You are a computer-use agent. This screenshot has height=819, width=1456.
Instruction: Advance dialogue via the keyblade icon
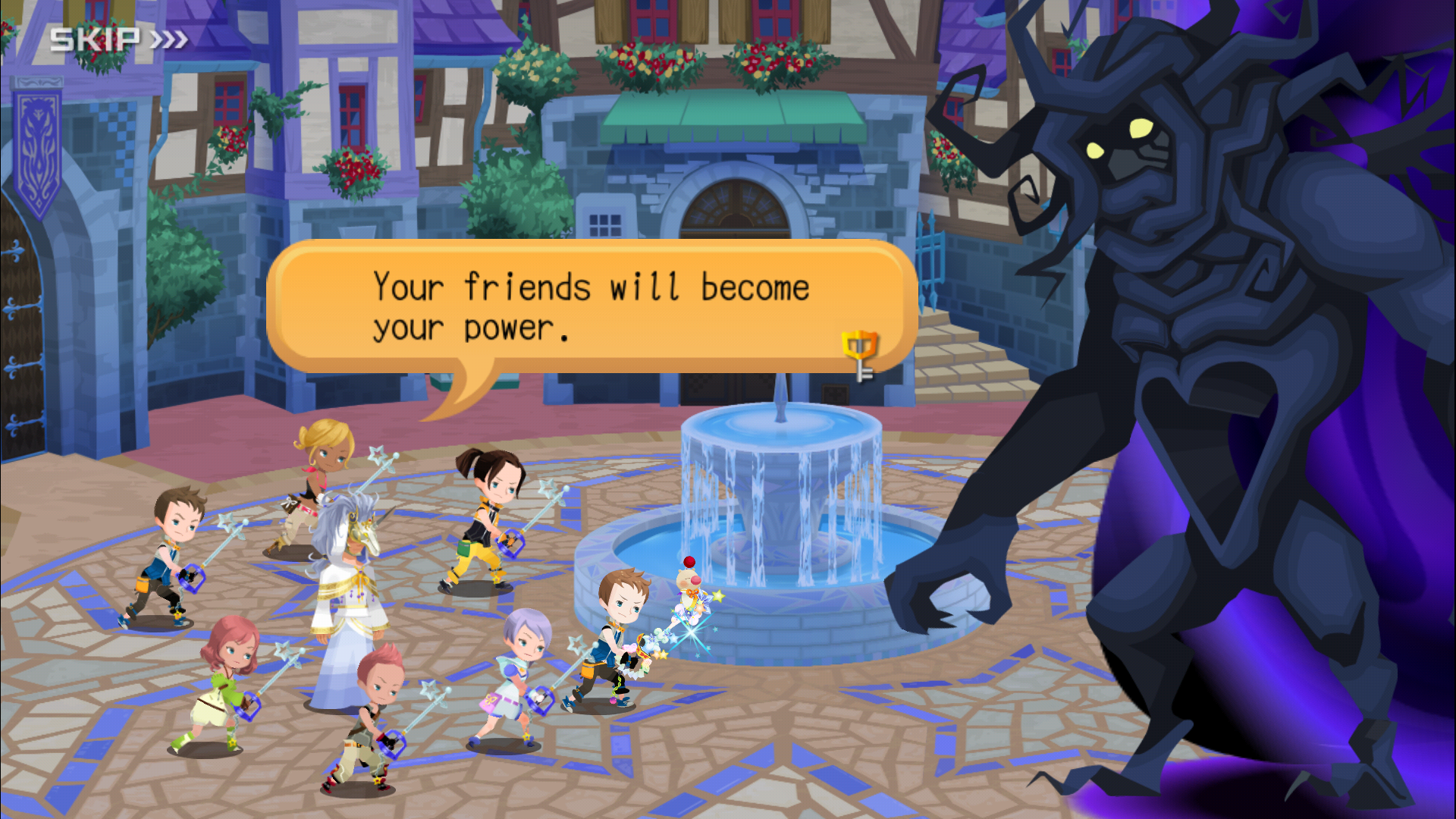click(x=860, y=355)
